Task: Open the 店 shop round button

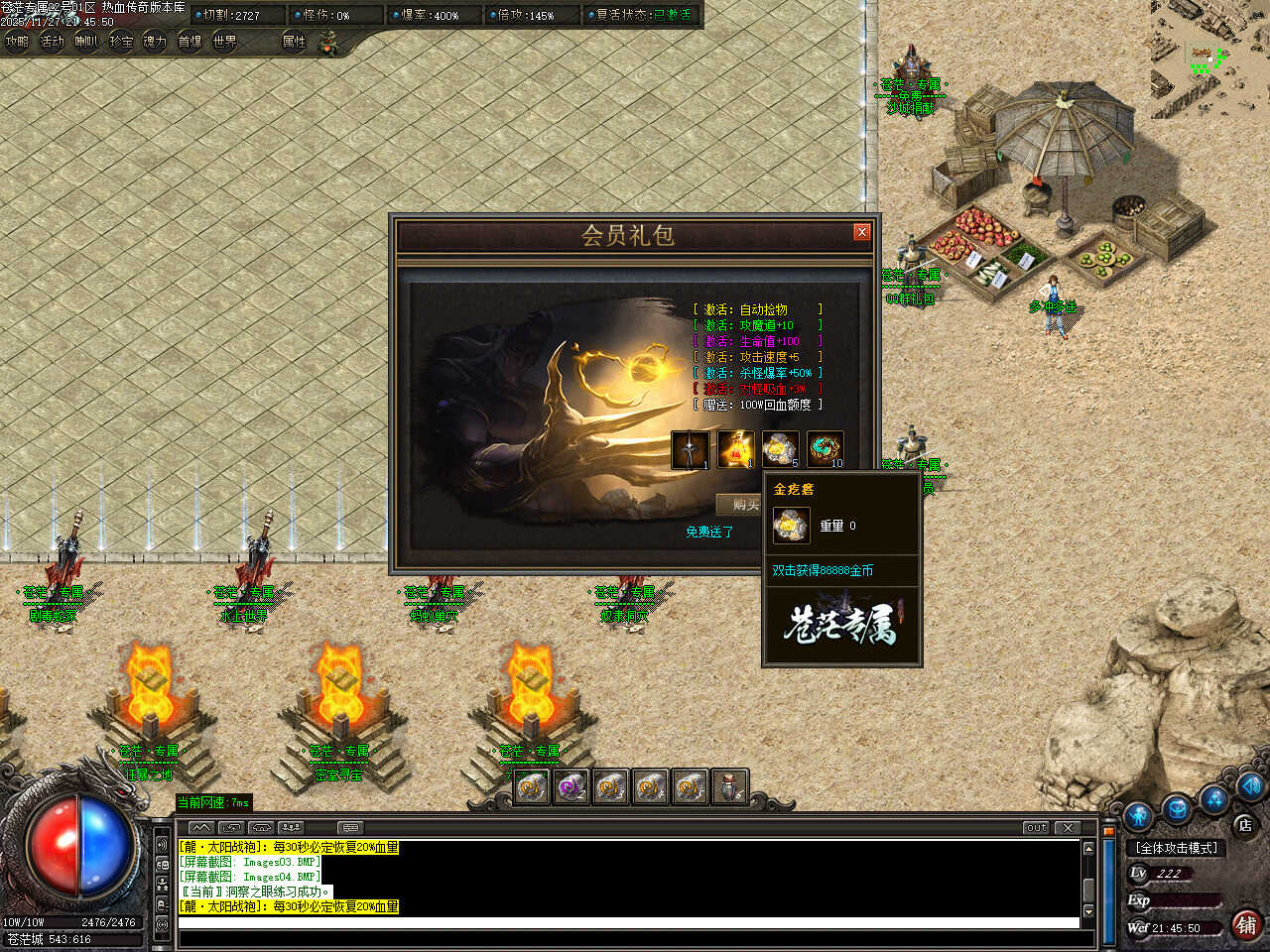Action: [1244, 825]
